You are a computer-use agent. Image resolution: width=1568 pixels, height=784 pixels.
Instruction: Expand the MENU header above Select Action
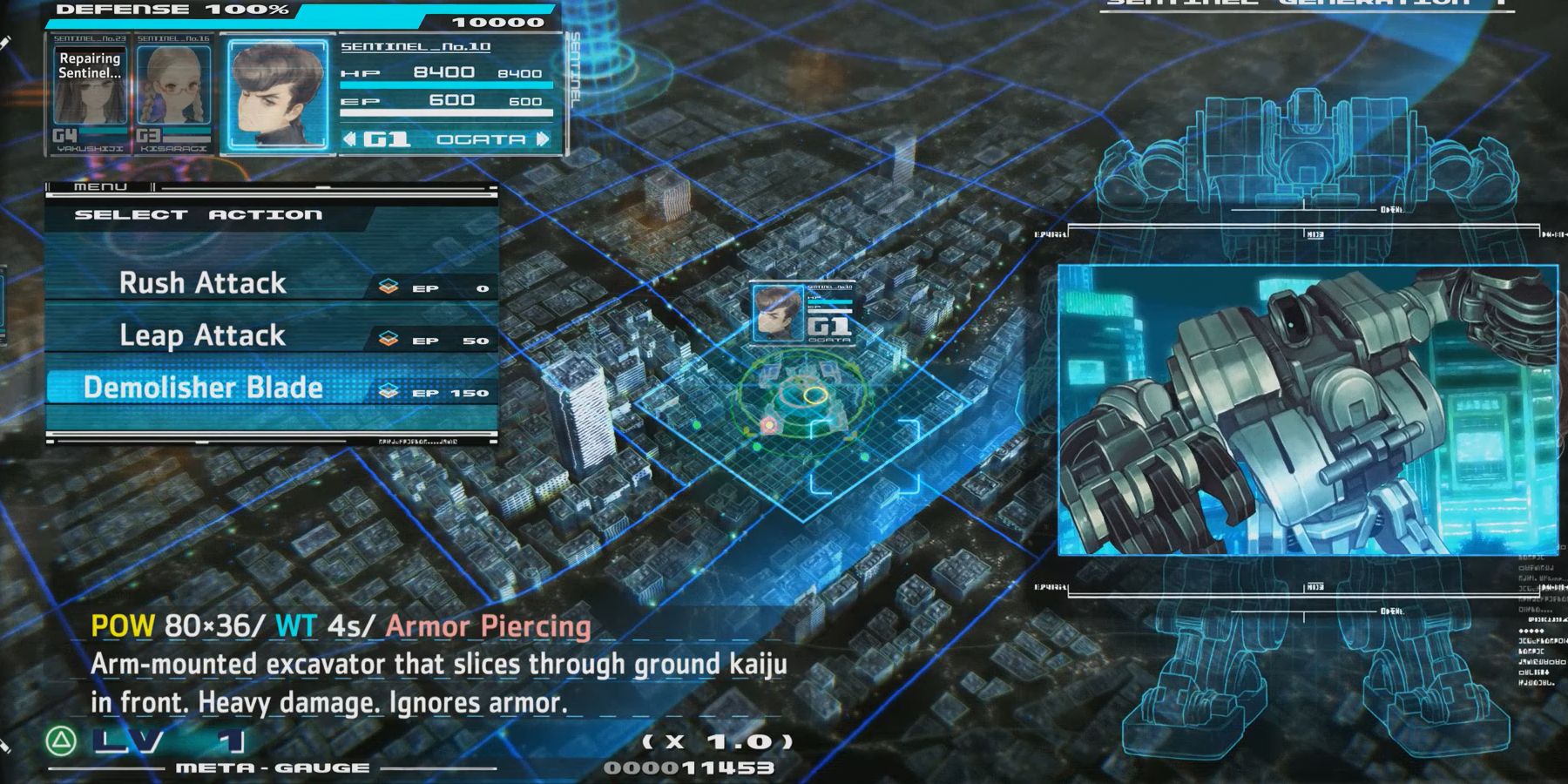101,186
